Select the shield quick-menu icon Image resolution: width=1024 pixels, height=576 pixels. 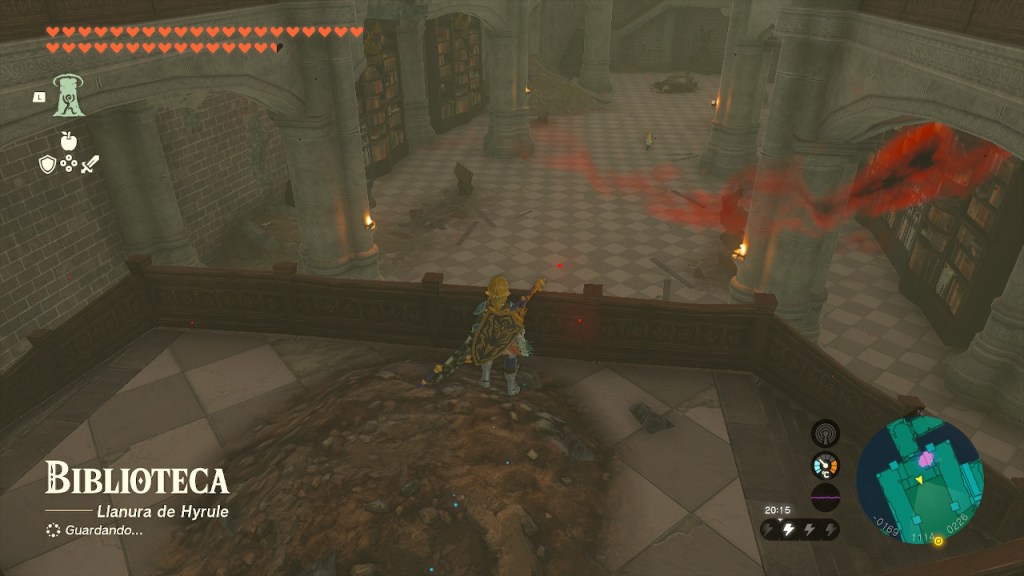click(x=47, y=165)
